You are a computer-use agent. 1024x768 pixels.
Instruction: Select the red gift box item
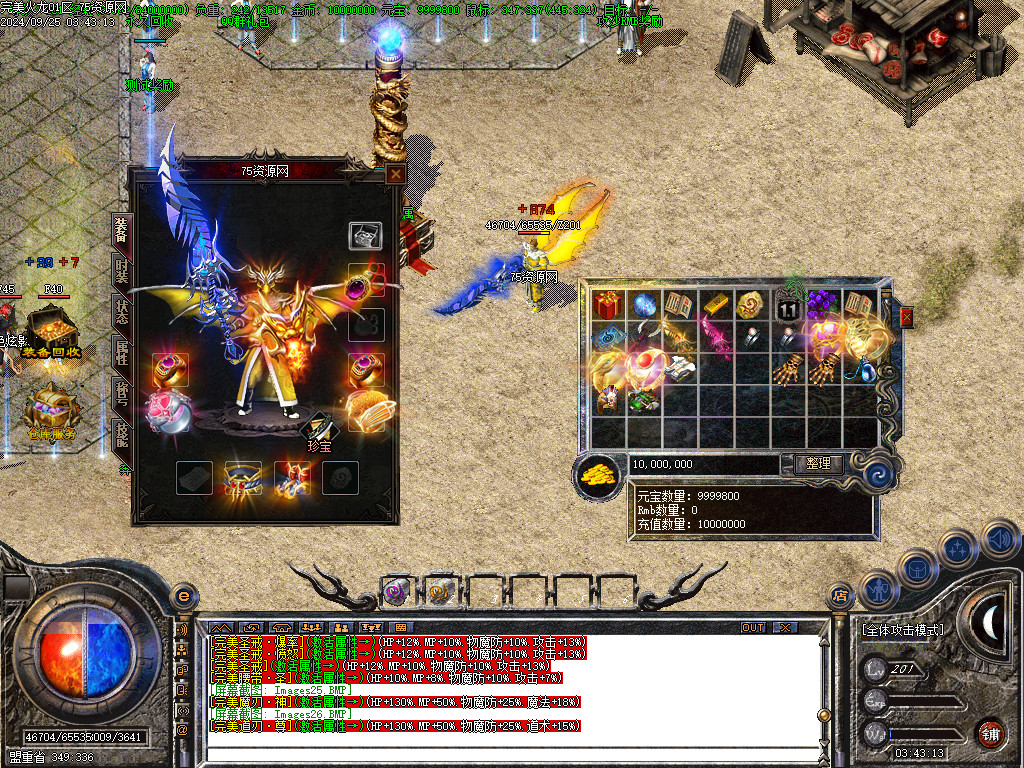click(606, 304)
